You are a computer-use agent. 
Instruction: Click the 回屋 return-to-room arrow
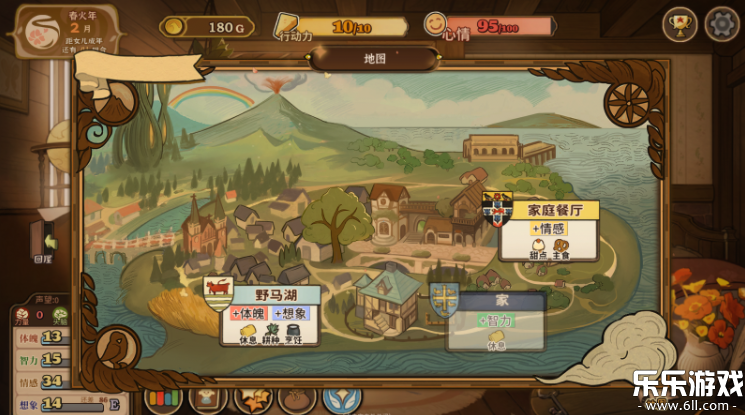coord(44,240)
